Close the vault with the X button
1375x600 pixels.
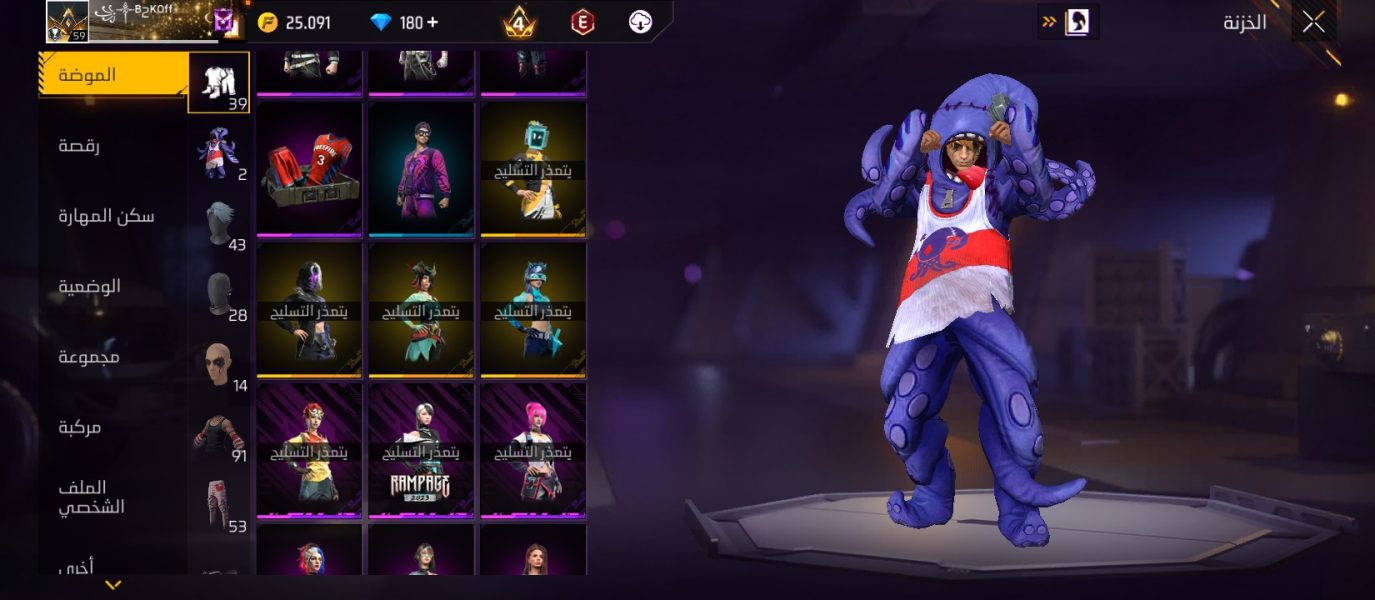(1313, 22)
